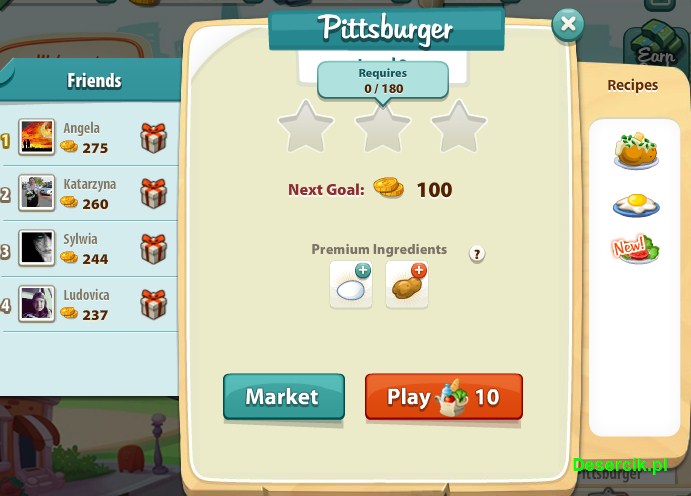View Ludovica's profile picture
Viewport: 691px width, 496px height.
point(37,303)
